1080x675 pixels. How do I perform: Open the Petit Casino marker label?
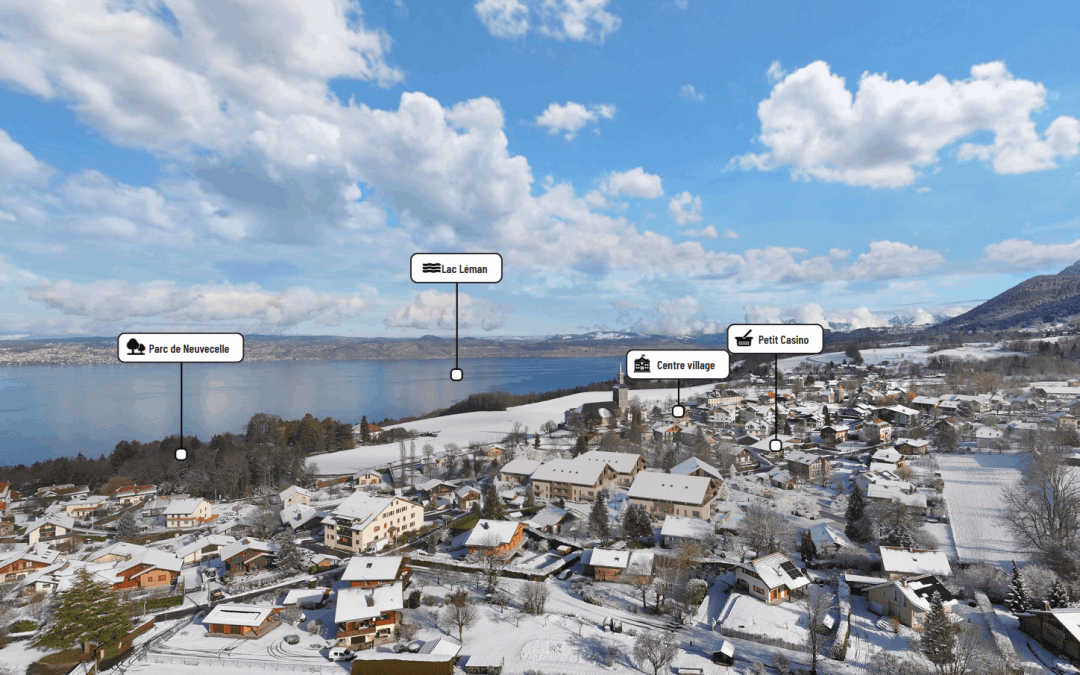775,339
